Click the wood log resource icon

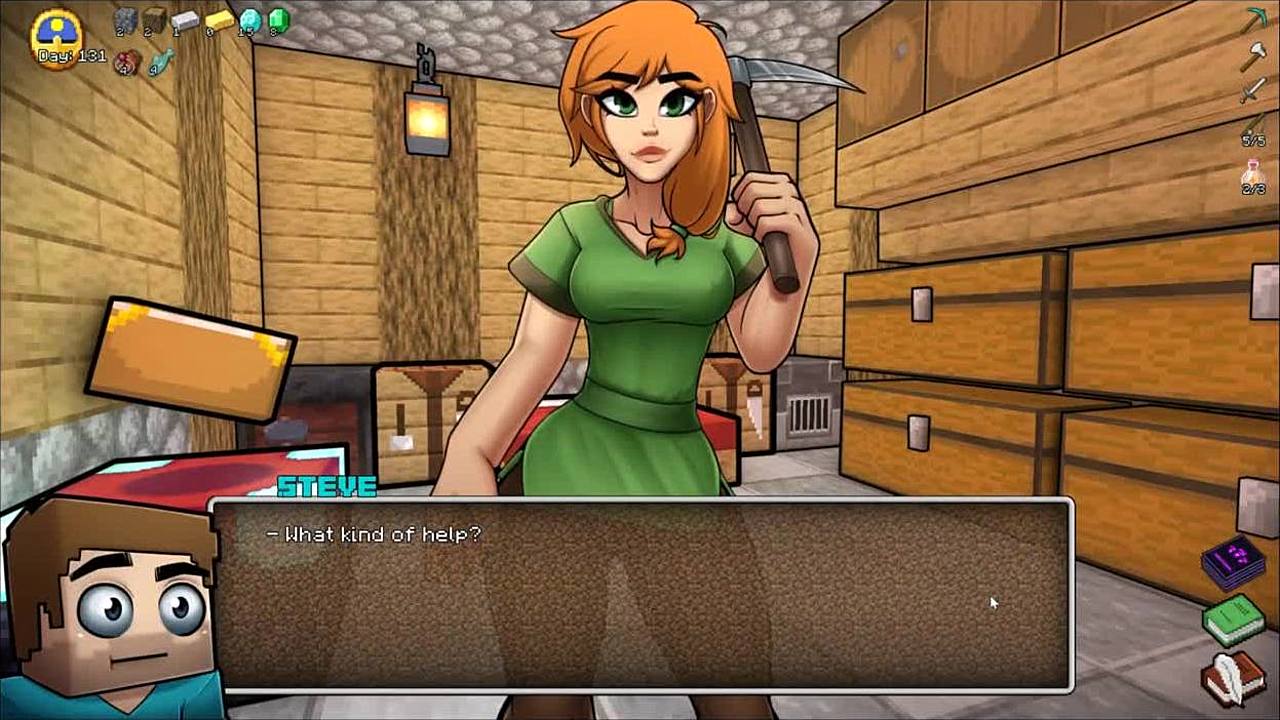pos(154,20)
